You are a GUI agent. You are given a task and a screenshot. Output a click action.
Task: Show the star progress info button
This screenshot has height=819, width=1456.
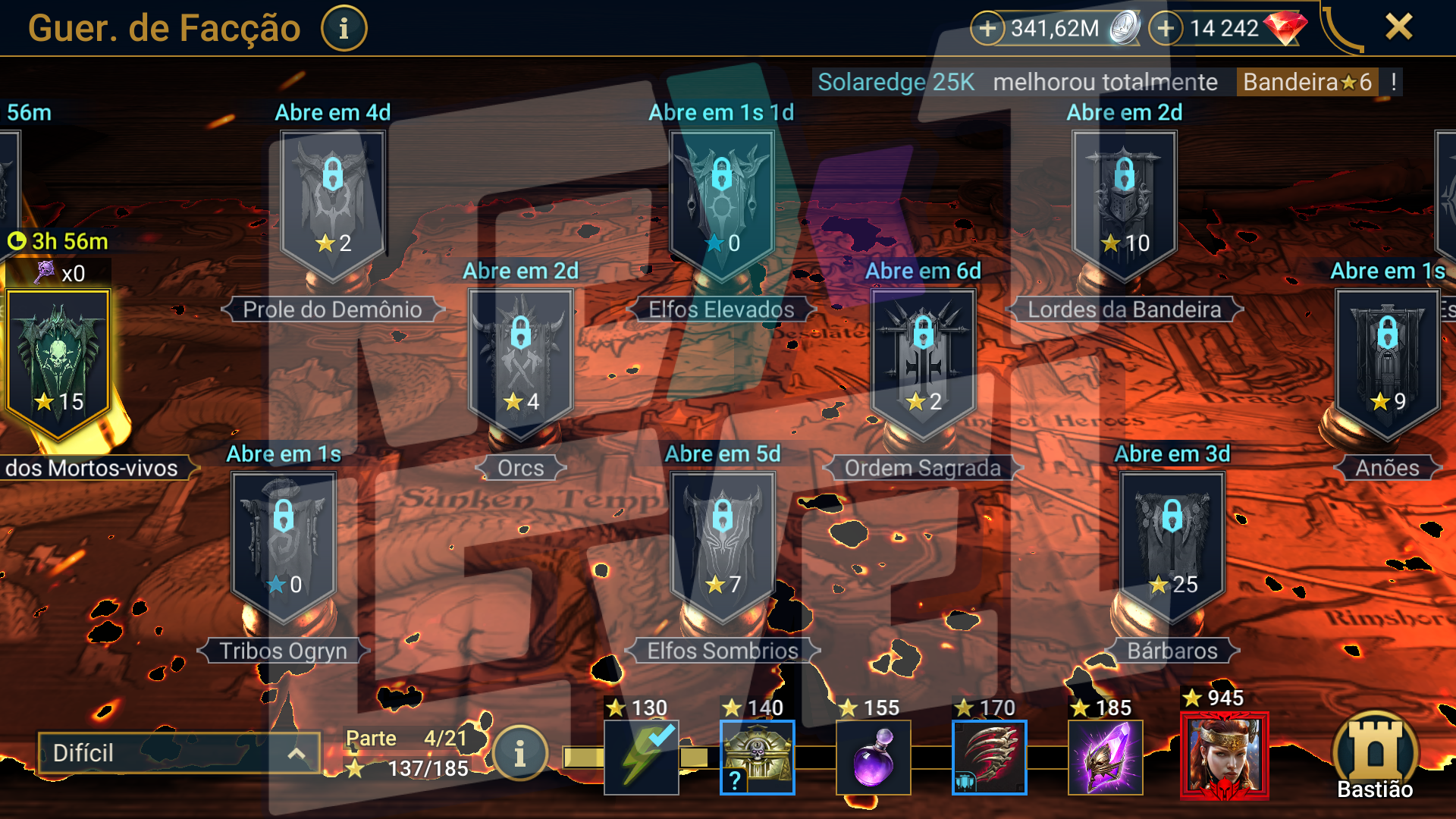[519, 754]
